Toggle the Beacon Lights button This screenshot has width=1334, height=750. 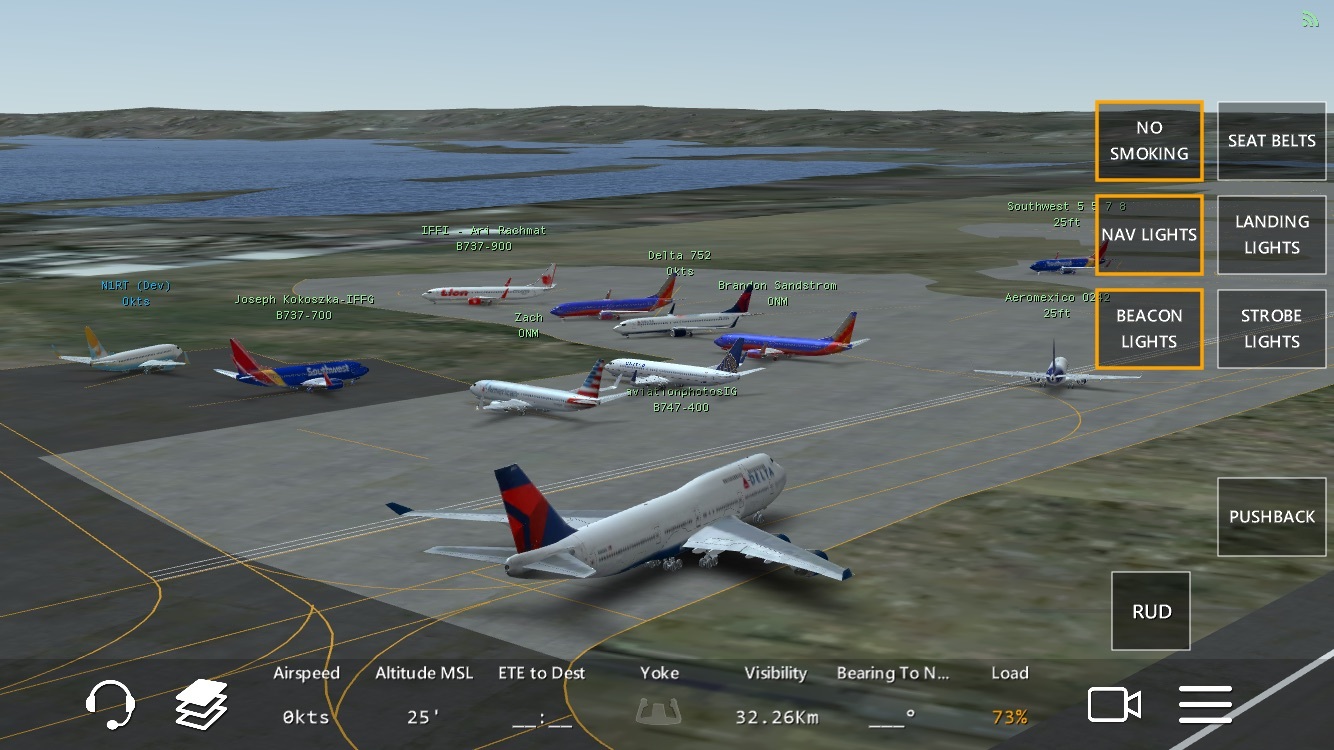click(1149, 329)
